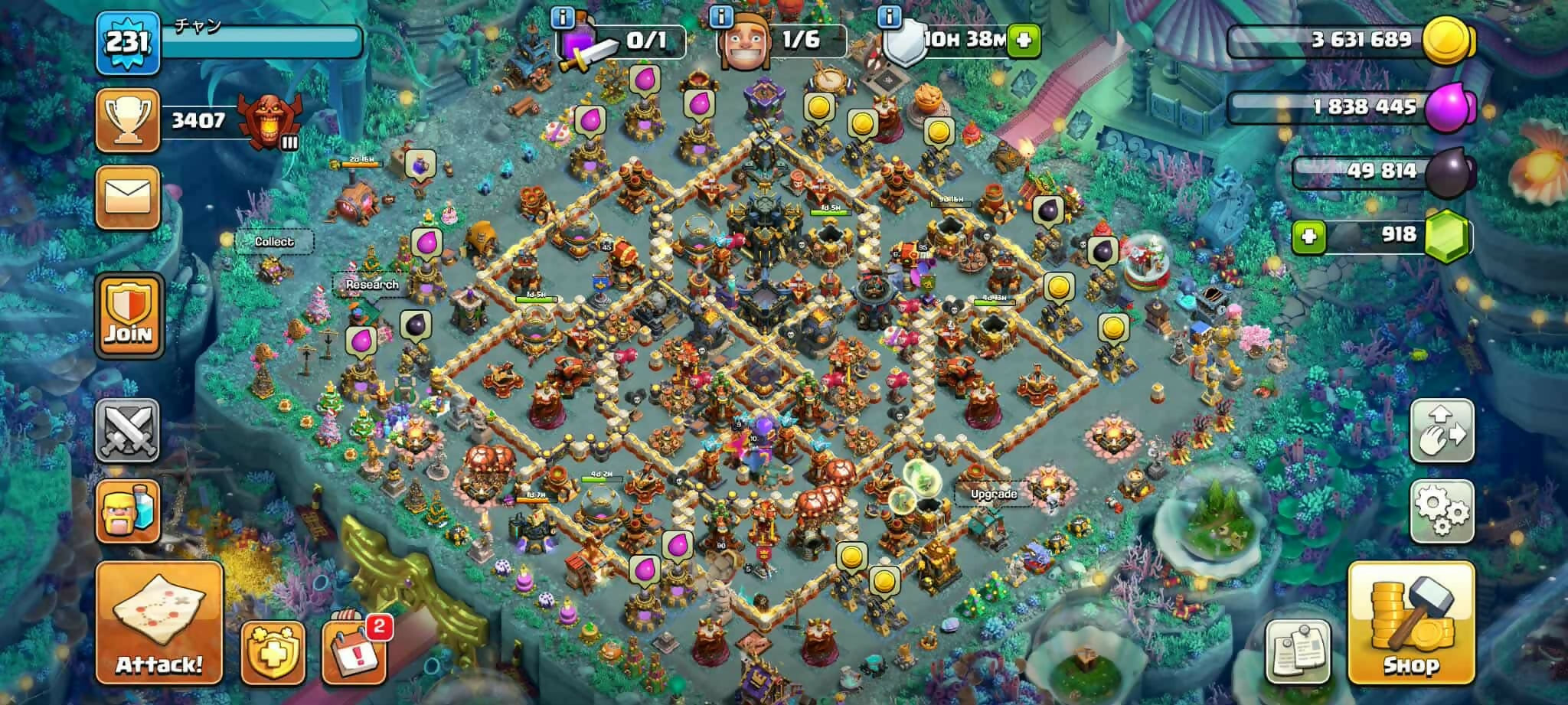Image resolution: width=1568 pixels, height=705 pixels.
Task: Add gems with the green plus
Action: coord(1308,235)
